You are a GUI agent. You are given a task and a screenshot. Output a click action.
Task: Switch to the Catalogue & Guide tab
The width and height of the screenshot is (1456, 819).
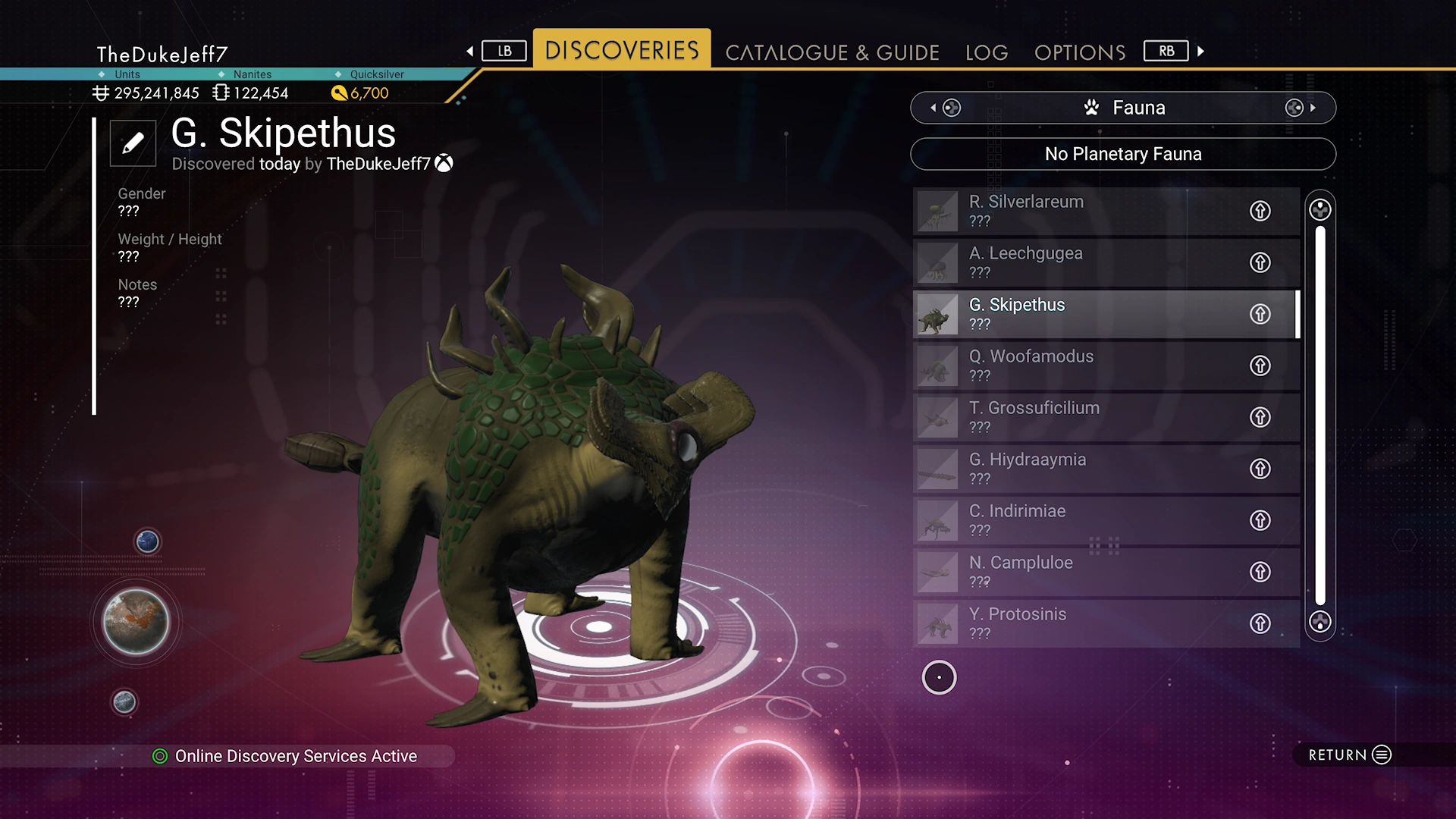[x=832, y=52]
